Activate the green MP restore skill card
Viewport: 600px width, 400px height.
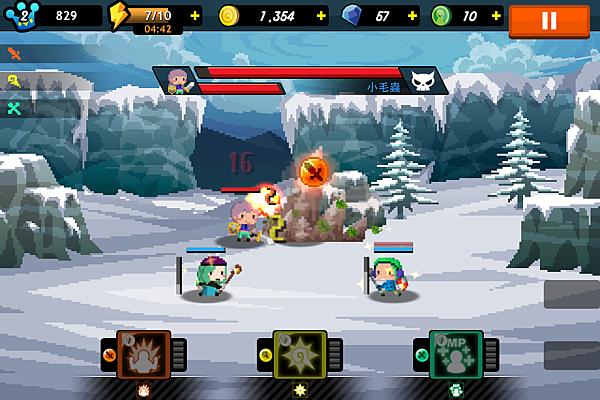coord(455,355)
